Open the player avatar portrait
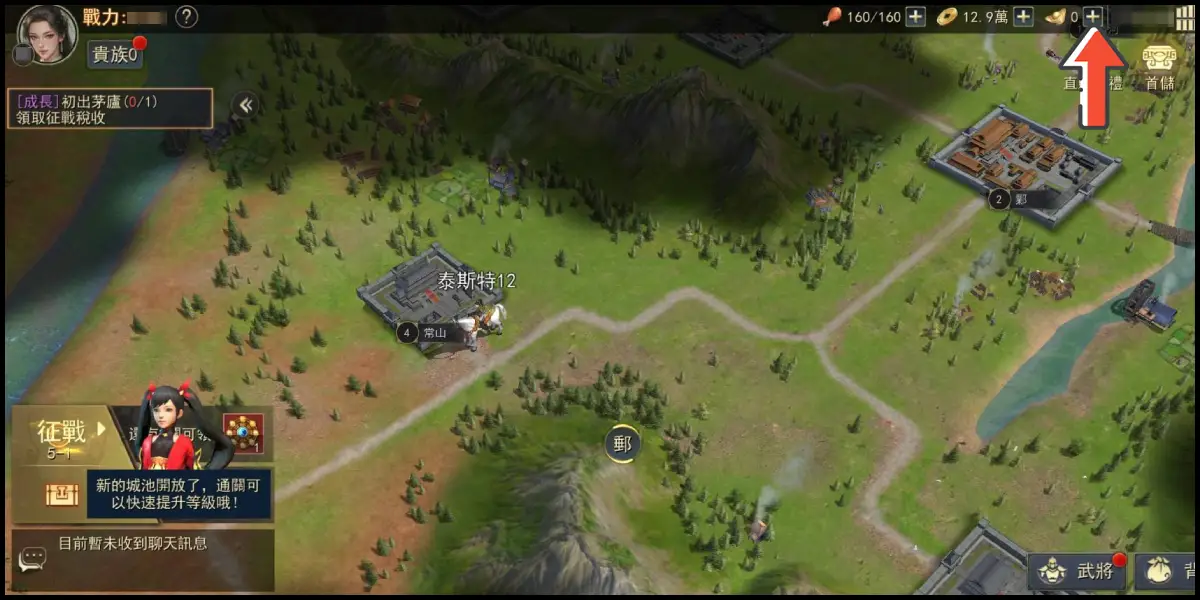The height and width of the screenshot is (600, 1200). 47,32
